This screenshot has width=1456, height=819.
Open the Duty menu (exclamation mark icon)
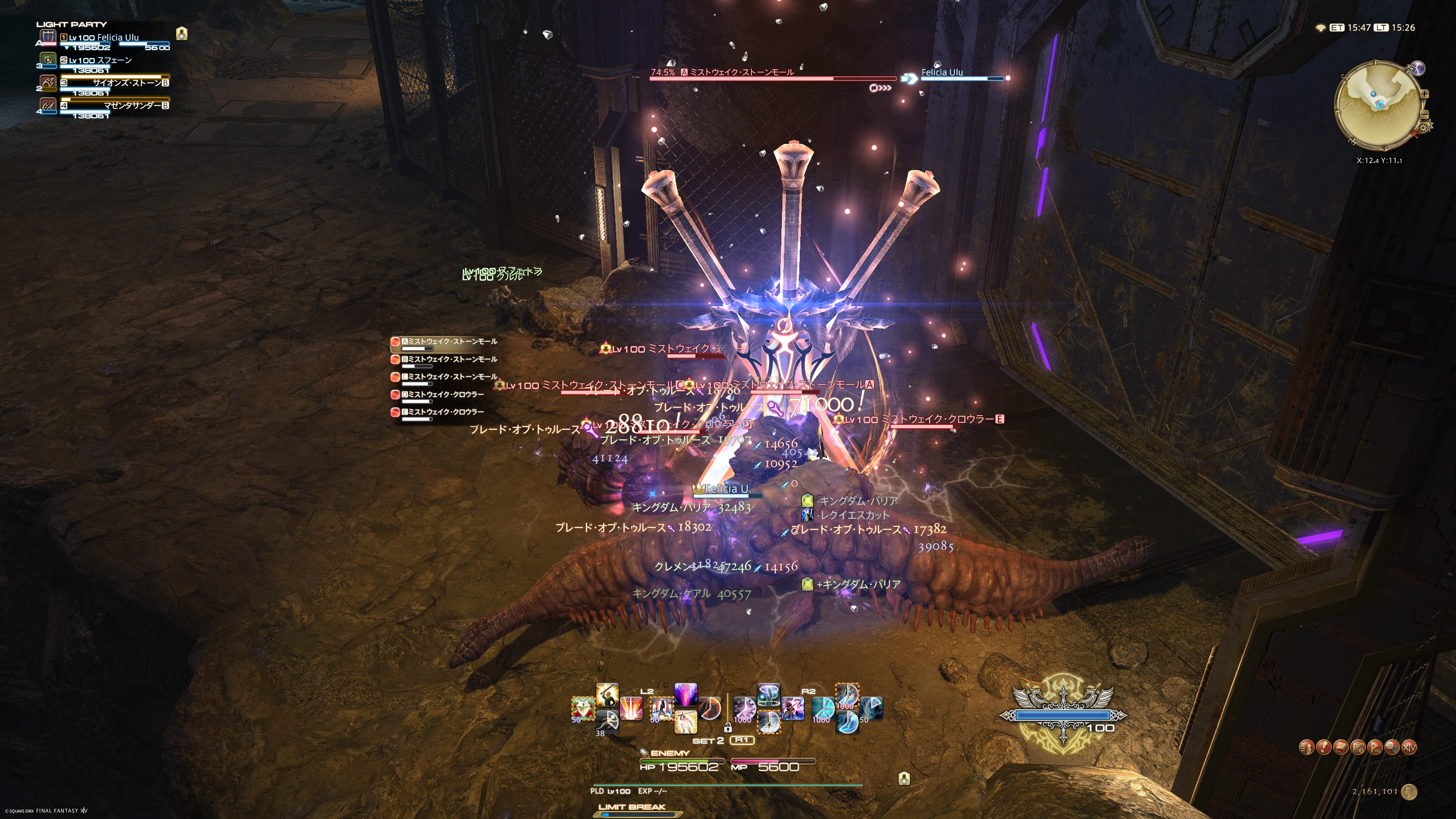pyautogui.click(x=1324, y=747)
